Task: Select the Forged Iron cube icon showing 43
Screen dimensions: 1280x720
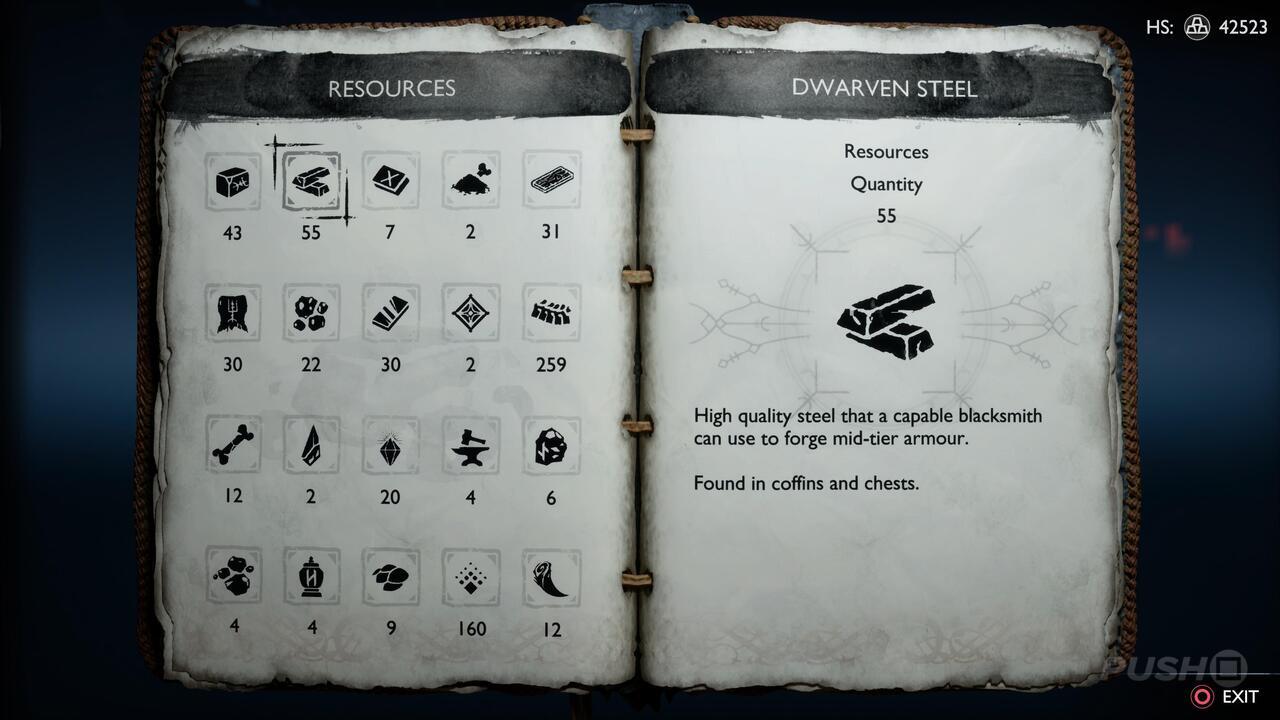Action: (232, 181)
